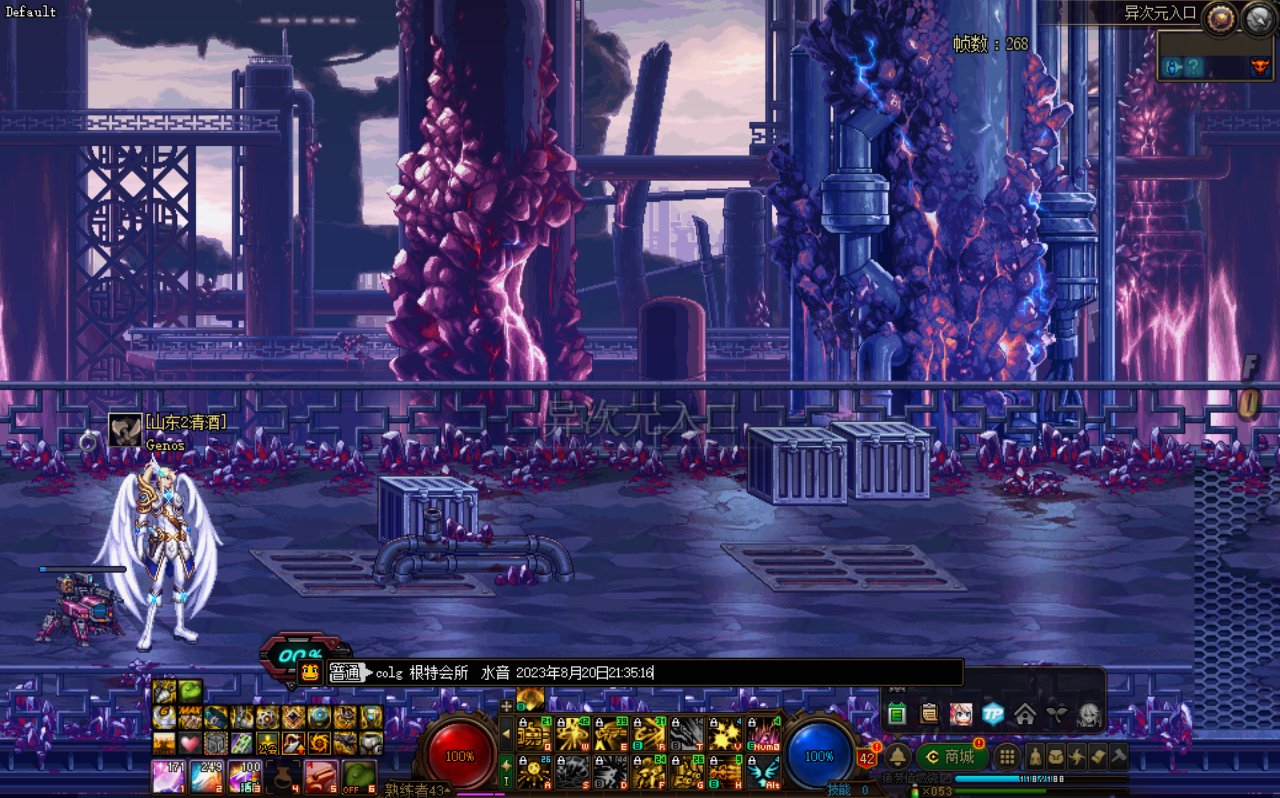Click the blue TP icon
Viewport: 1280px width, 798px height.
(x=992, y=713)
